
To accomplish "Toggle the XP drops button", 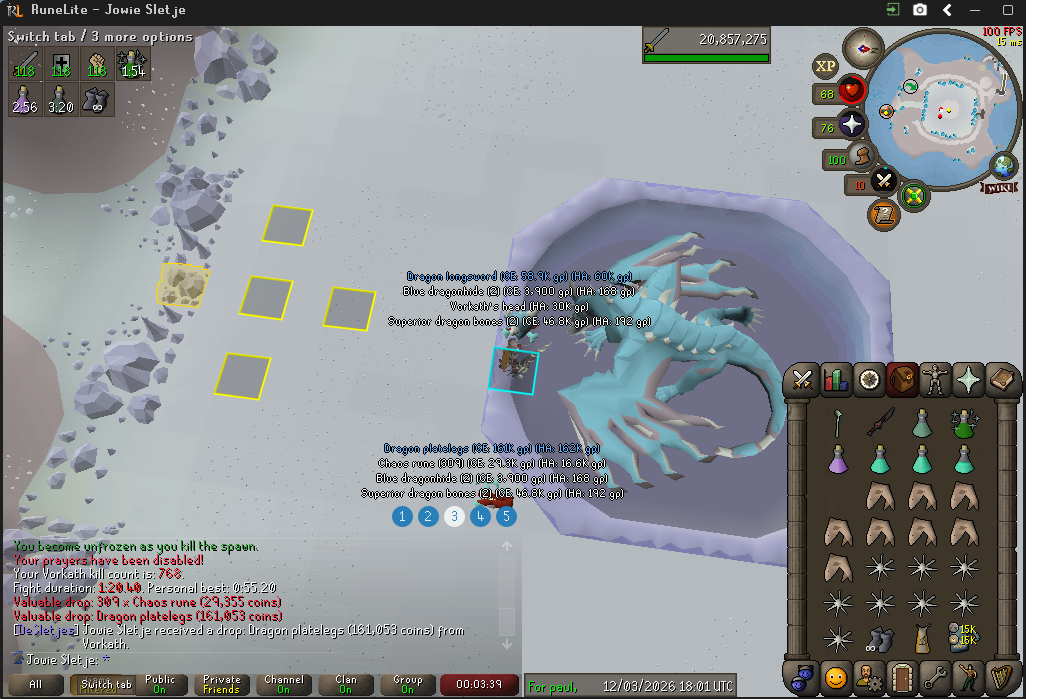I will 826,66.
